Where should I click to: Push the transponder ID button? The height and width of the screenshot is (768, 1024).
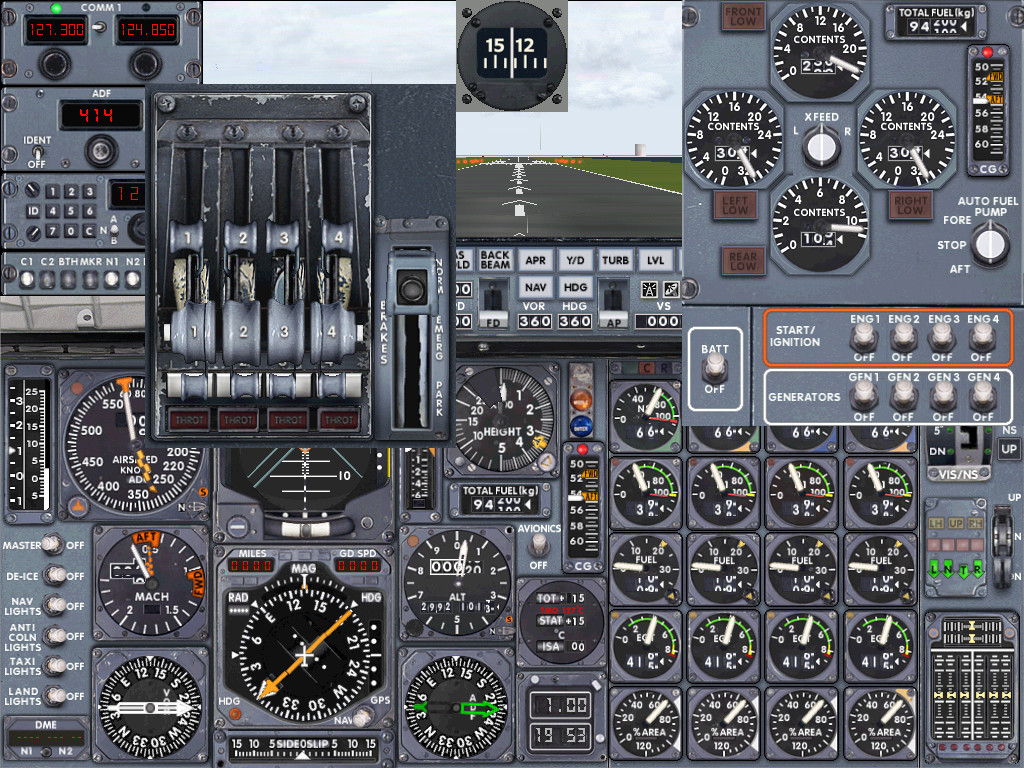(x=34, y=211)
